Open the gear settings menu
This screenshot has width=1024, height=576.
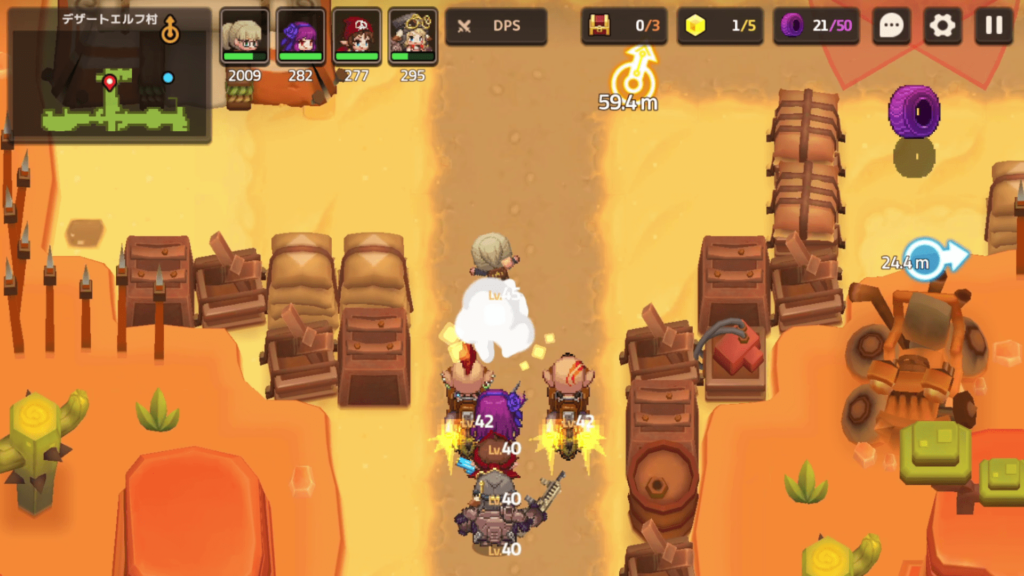click(x=942, y=26)
